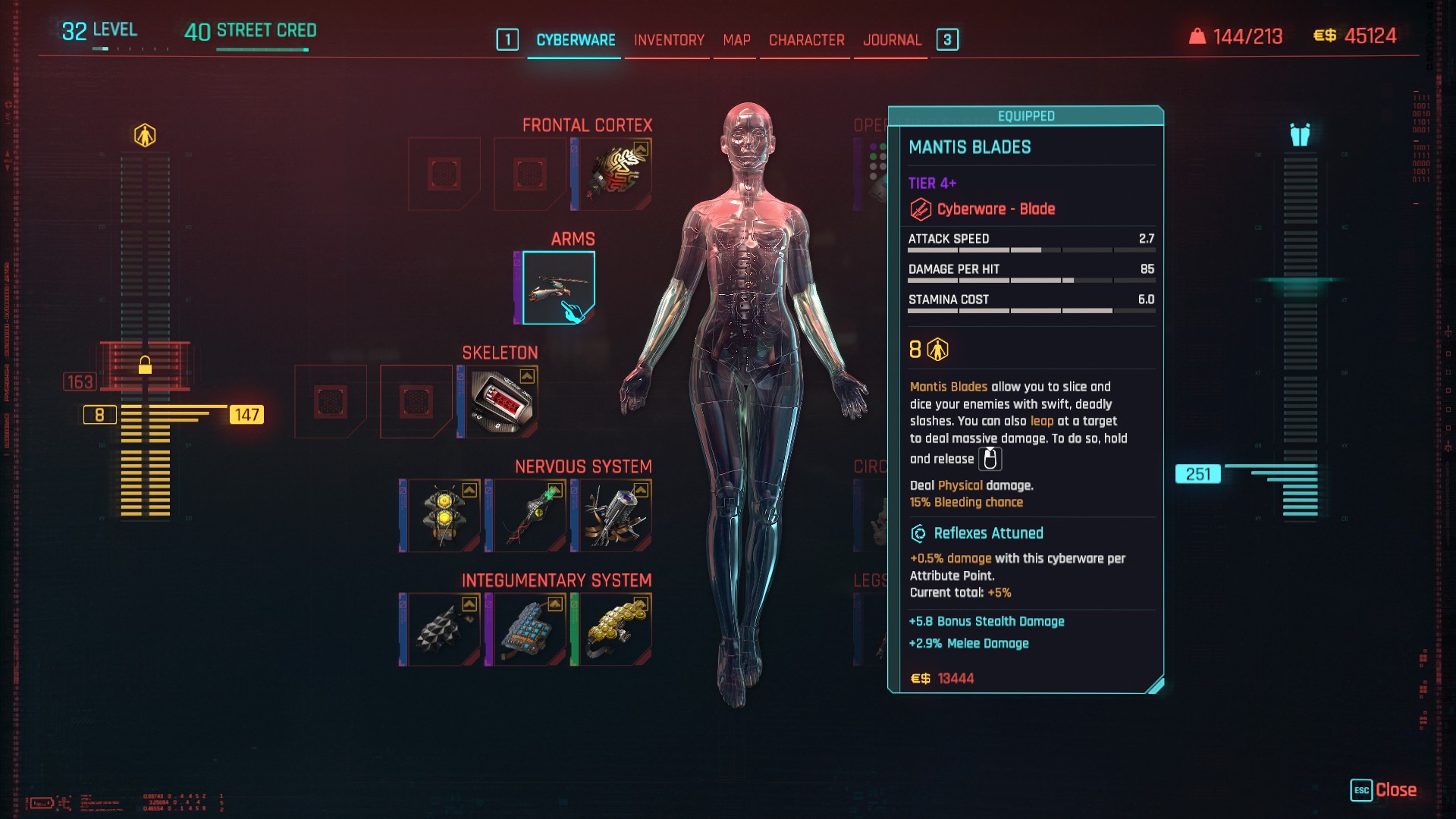Open the Inventory tab

(669, 40)
